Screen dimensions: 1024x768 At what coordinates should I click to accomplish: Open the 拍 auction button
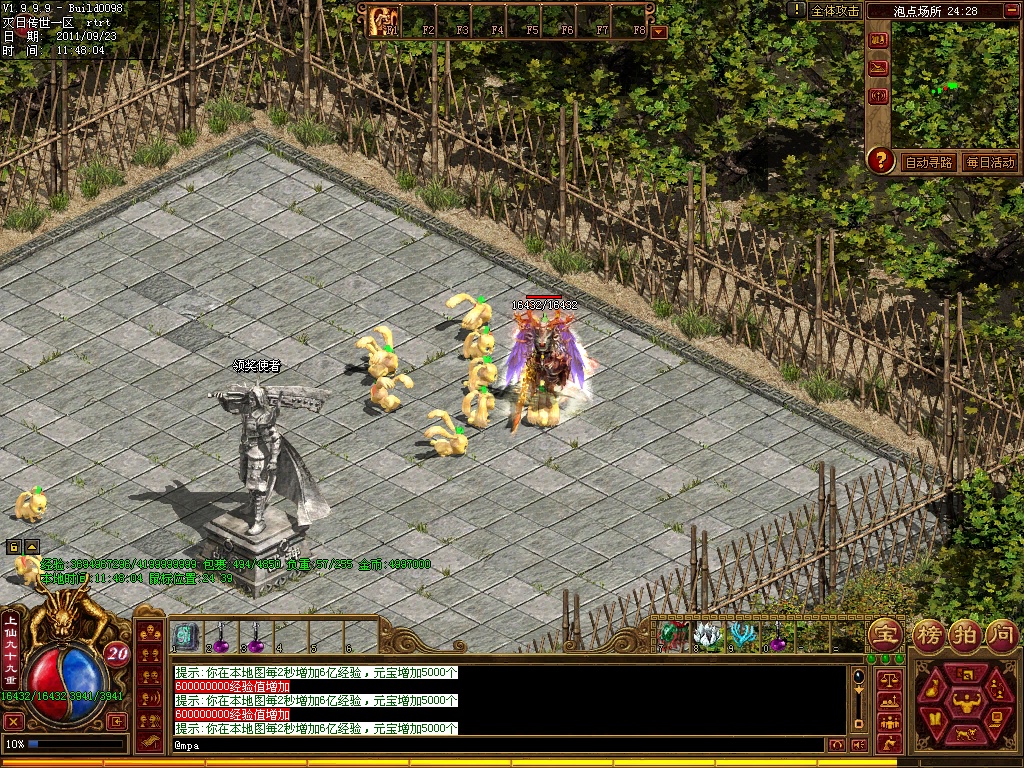click(964, 634)
